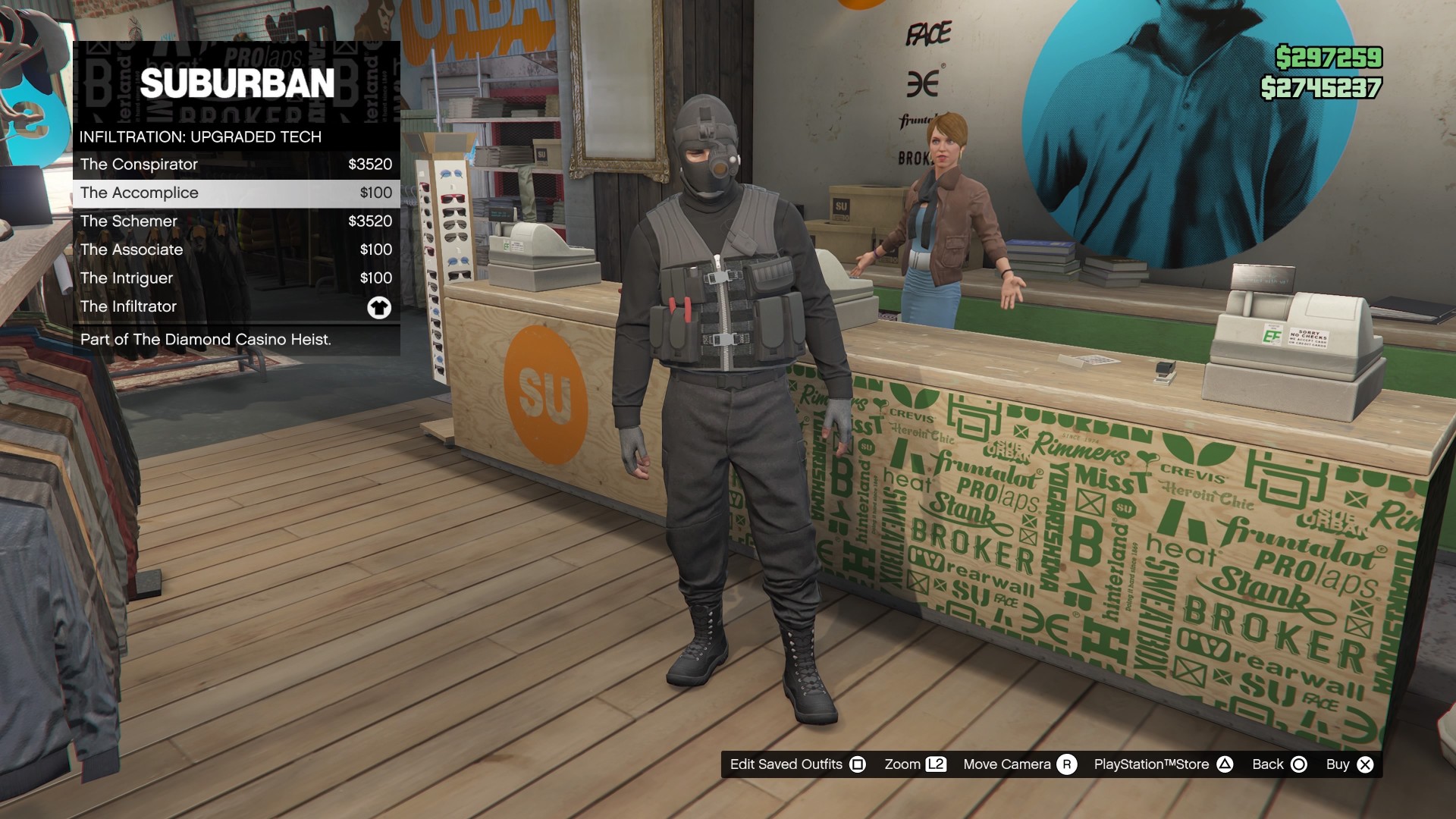Click the L2 Zoom prompt icon

[x=935, y=764]
